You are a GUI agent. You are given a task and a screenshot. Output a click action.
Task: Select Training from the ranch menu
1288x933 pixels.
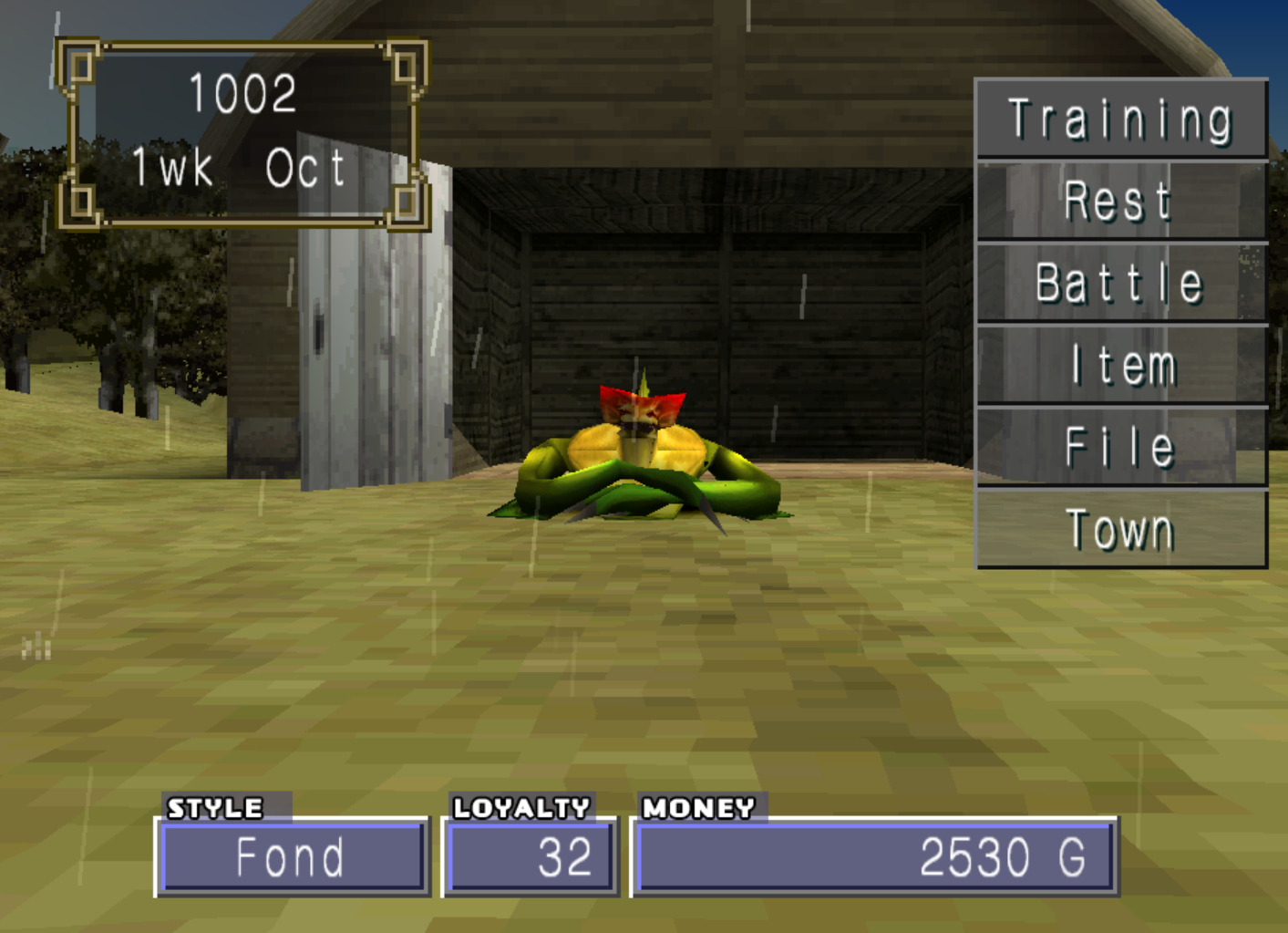pos(1120,119)
